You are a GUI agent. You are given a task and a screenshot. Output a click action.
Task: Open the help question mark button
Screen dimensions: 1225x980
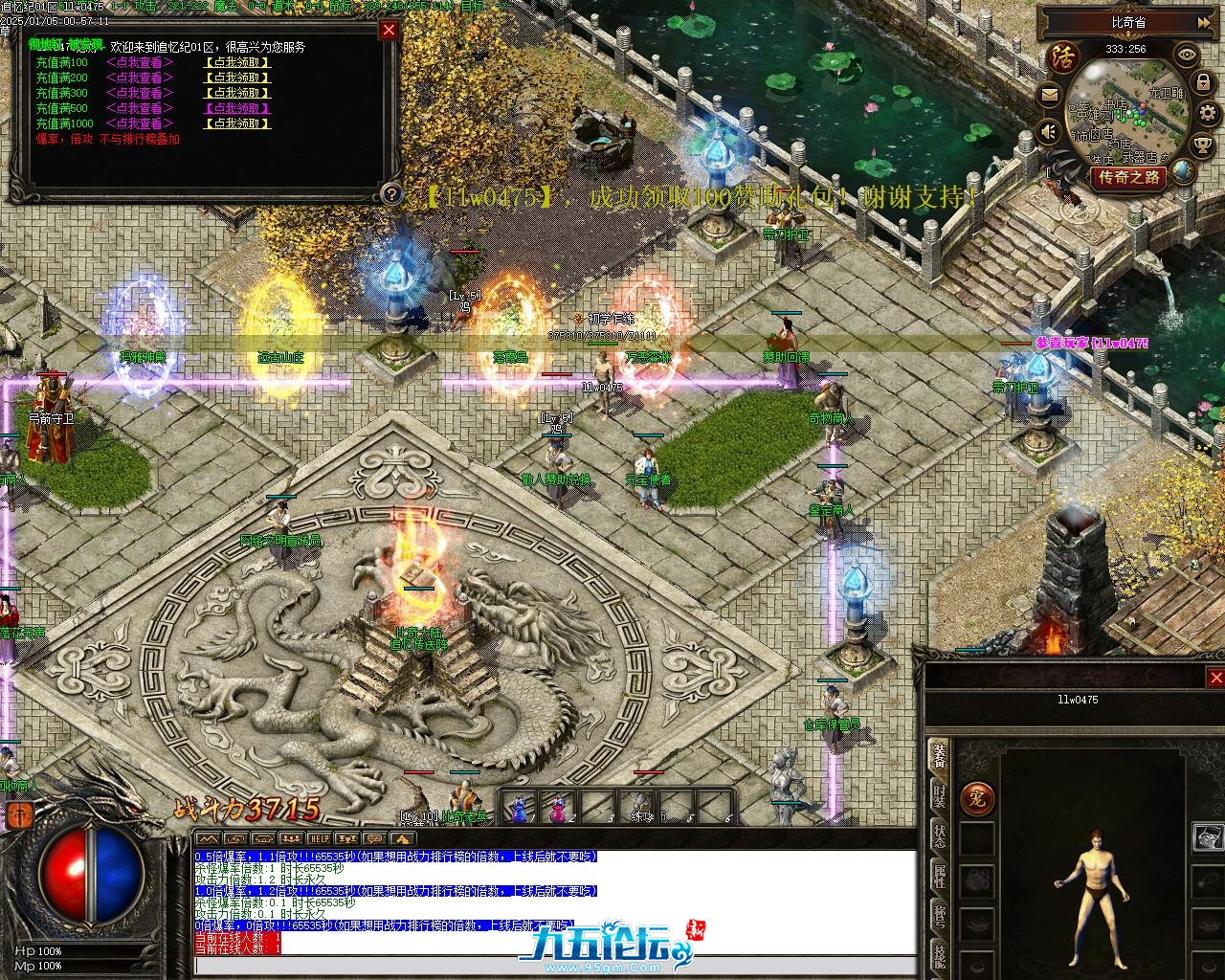pyautogui.click(x=390, y=194)
